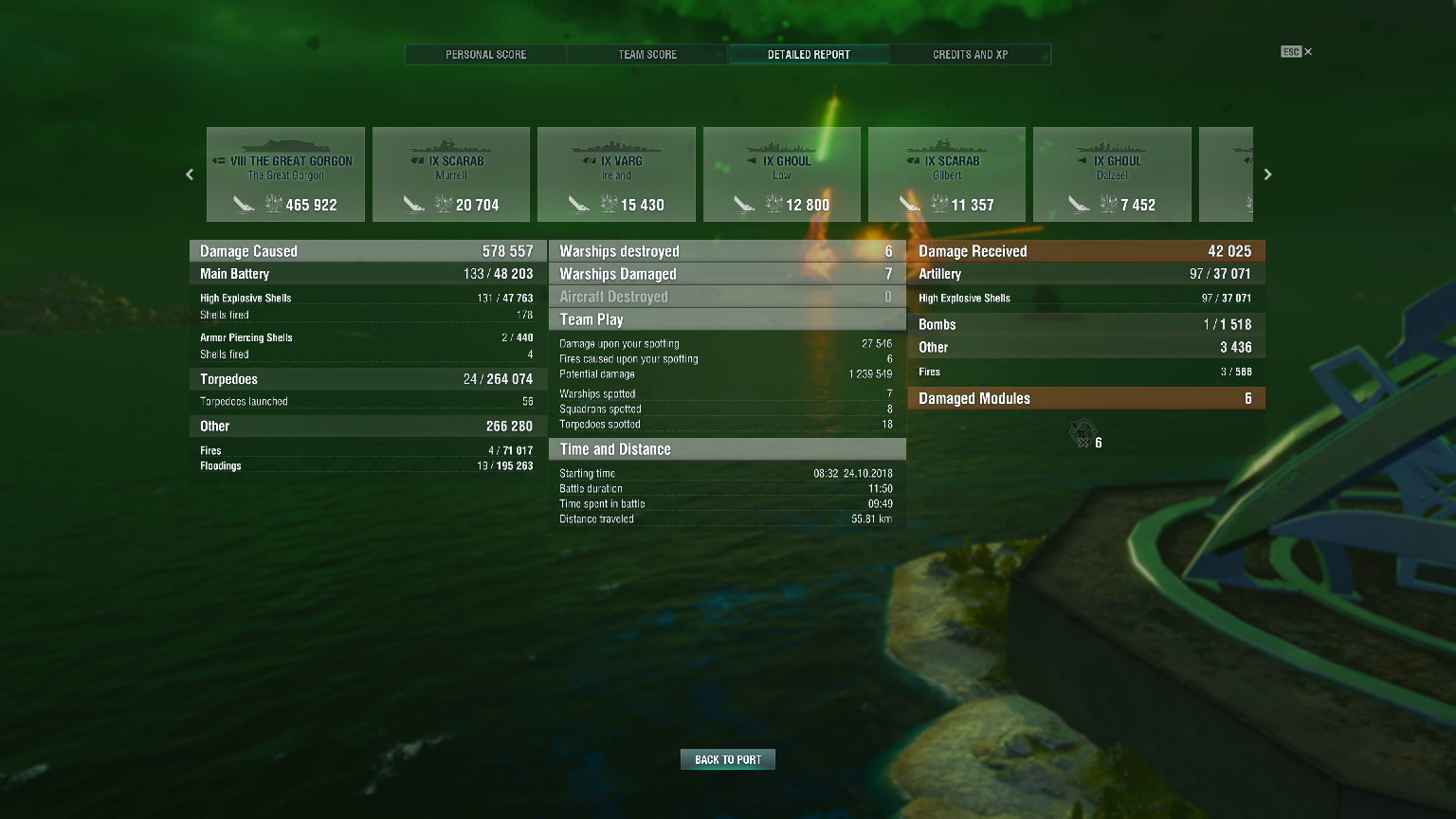The image size is (1456, 819).
Task: Collapse the Damage Received section
Action: [1086, 250]
